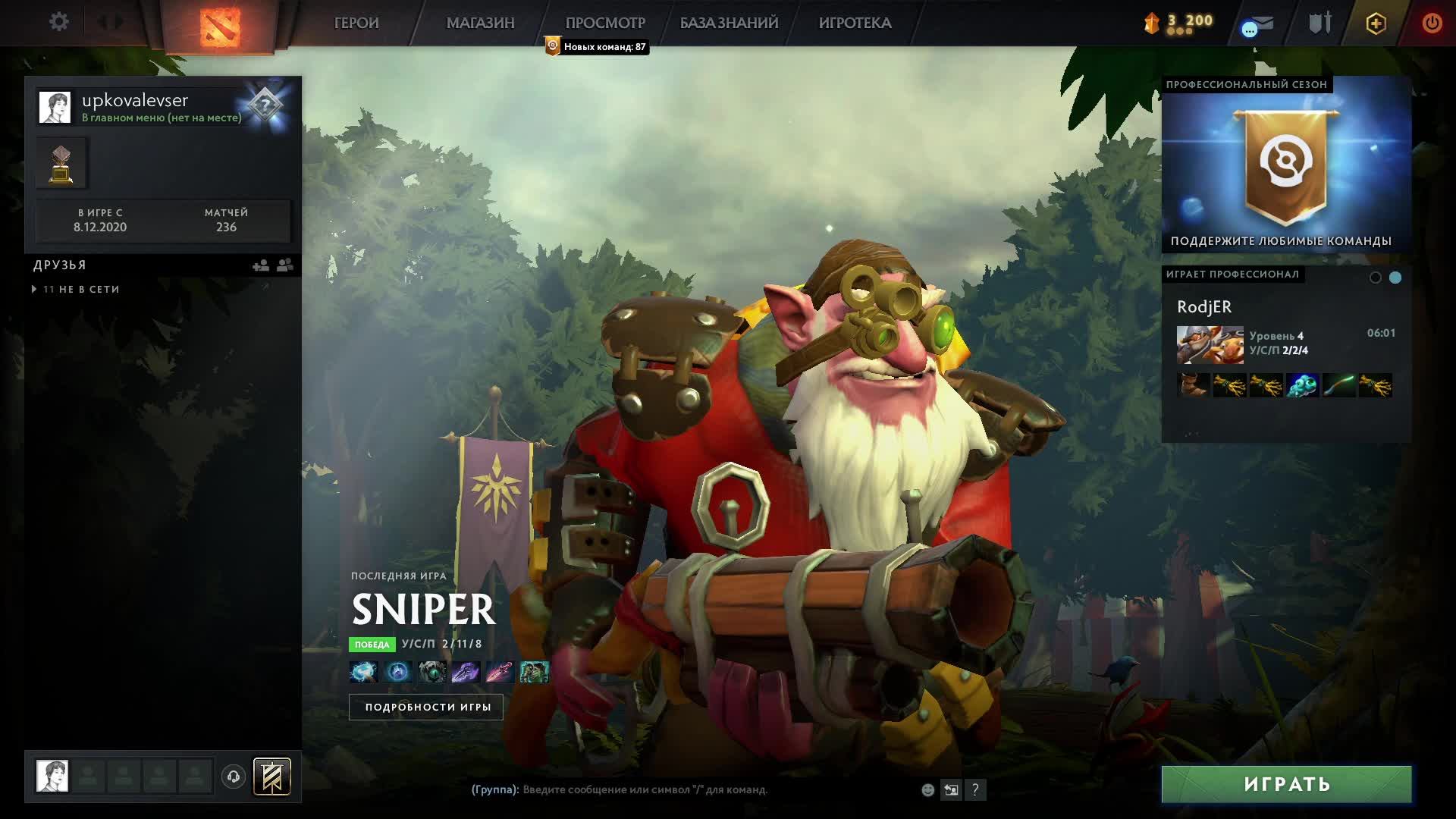Open Подробности игры match details
This screenshot has height=819, width=1456.
[426, 707]
